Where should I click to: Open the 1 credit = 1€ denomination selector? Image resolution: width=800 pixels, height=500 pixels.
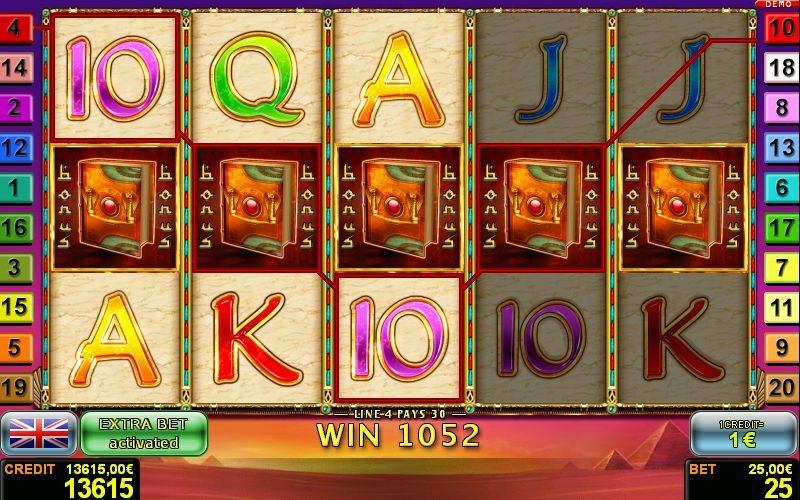[x=742, y=434]
